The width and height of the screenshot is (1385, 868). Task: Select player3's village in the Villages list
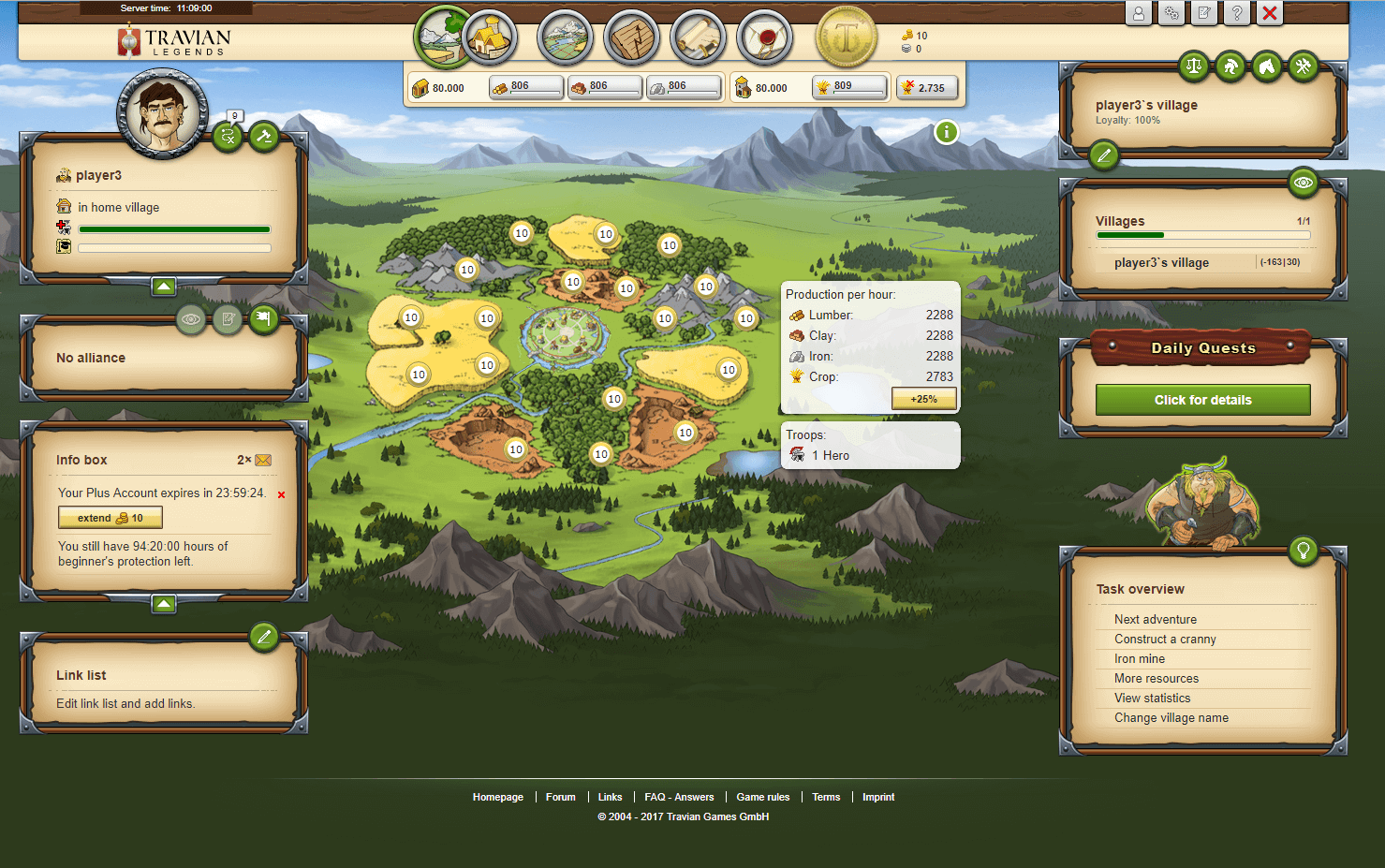tap(1161, 263)
